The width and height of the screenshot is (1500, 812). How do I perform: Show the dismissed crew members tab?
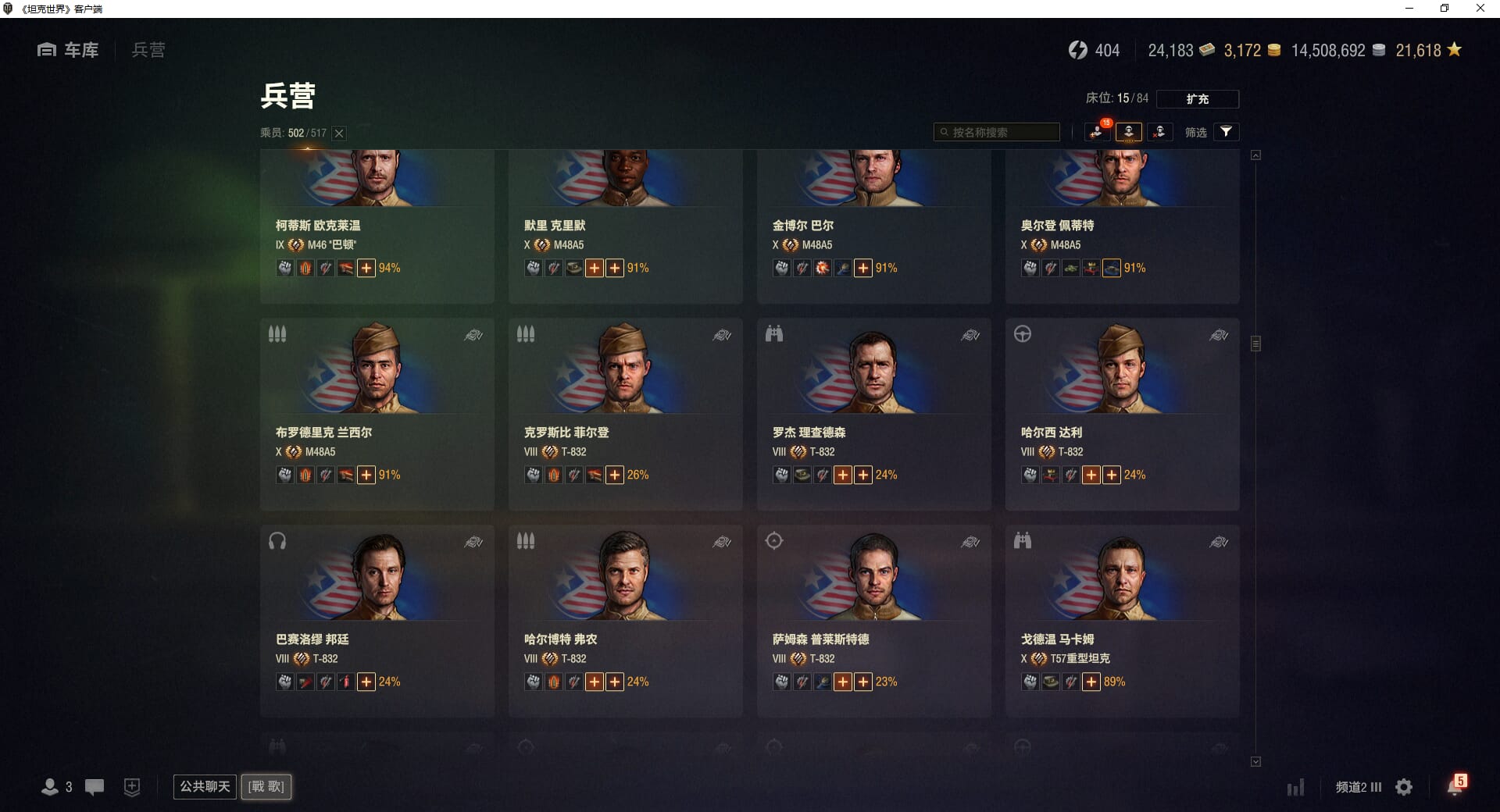click(x=1159, y=132)
